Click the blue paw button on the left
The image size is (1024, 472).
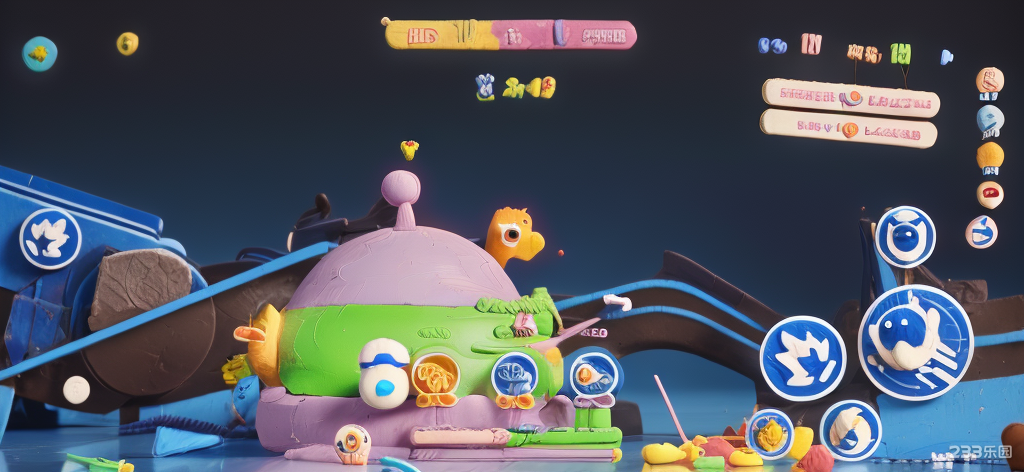tap(50, 238)
